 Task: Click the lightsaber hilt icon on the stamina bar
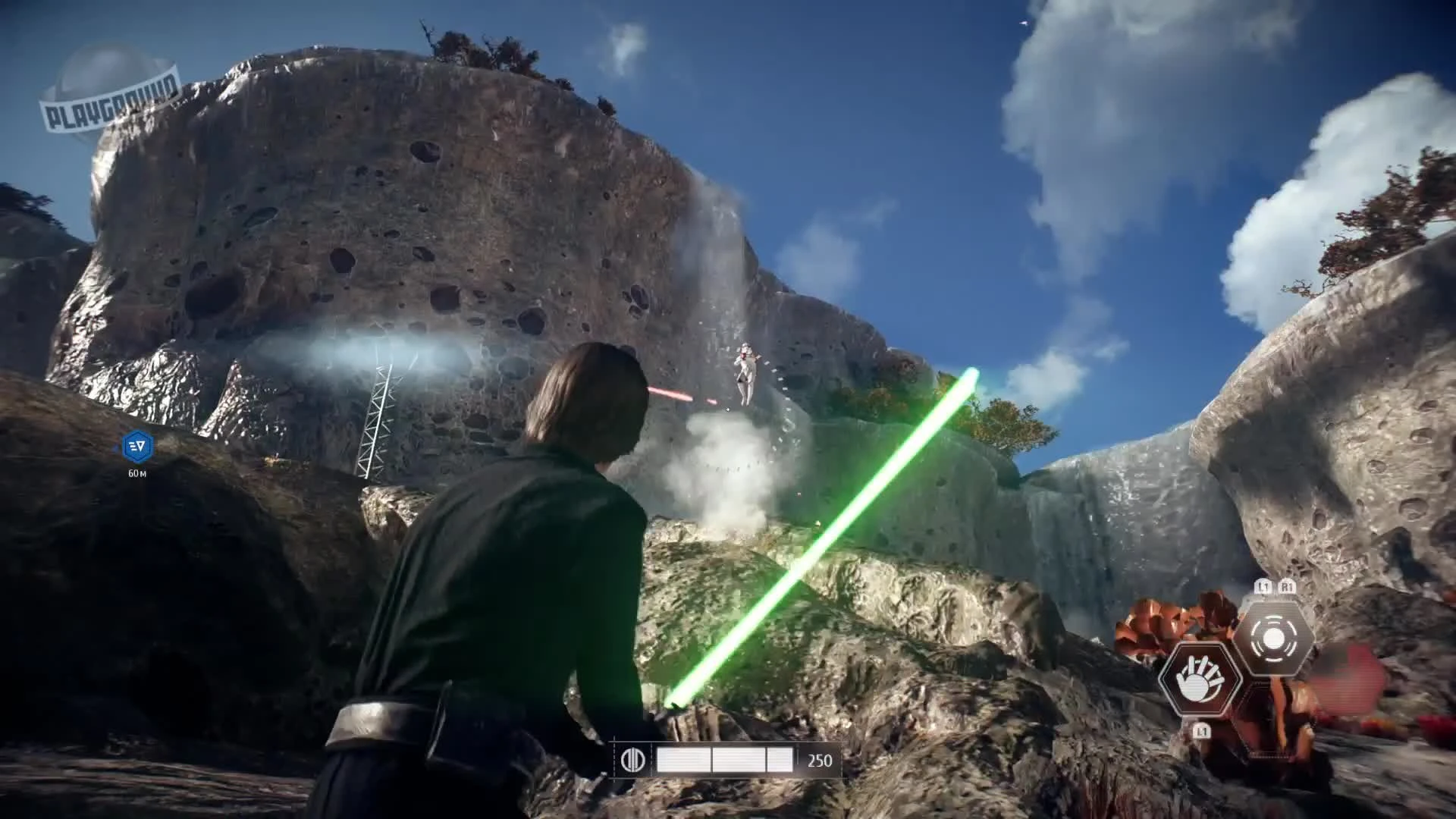(633, 758)
